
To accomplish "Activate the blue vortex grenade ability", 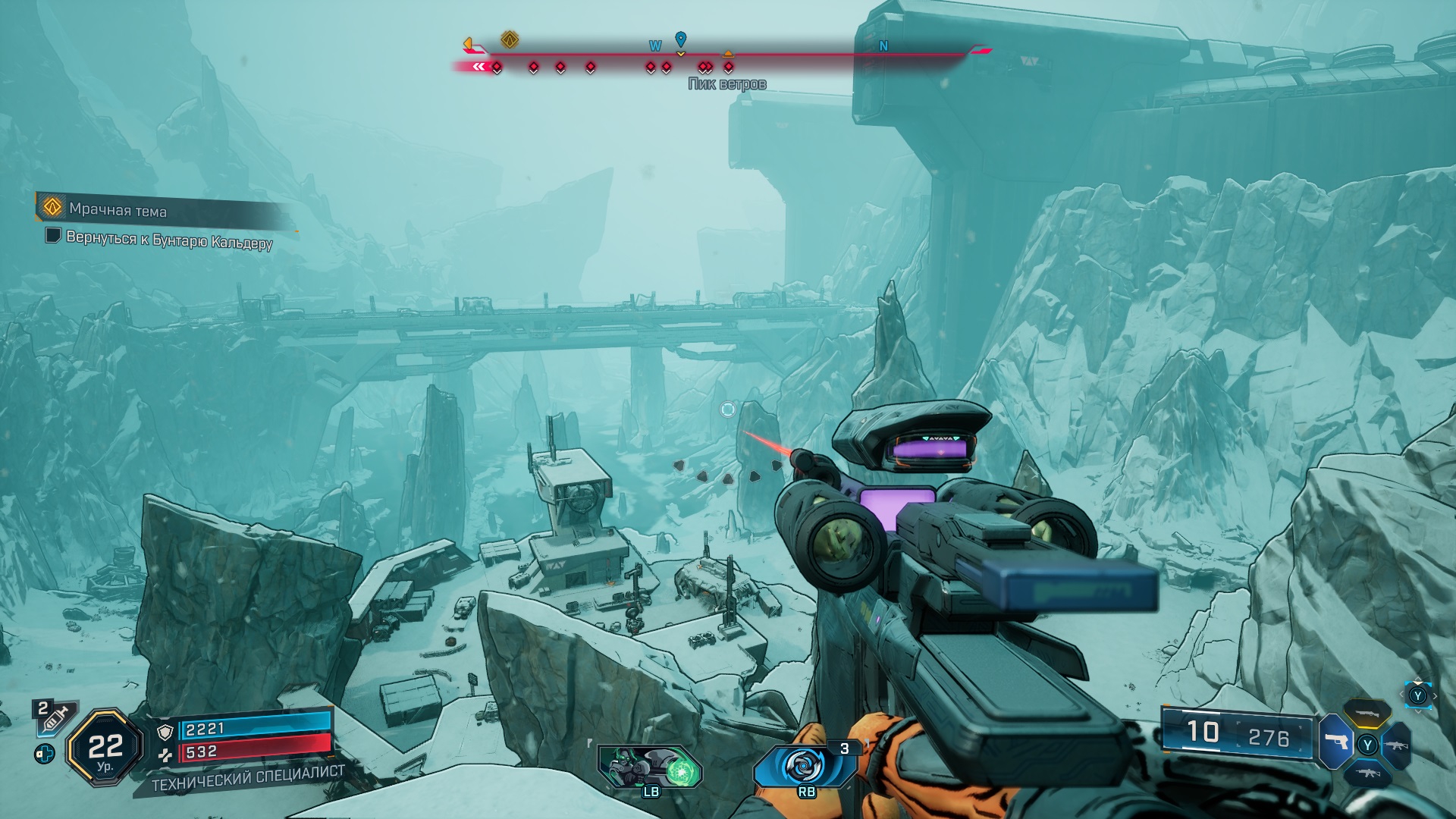I will (x=805, y=766).
